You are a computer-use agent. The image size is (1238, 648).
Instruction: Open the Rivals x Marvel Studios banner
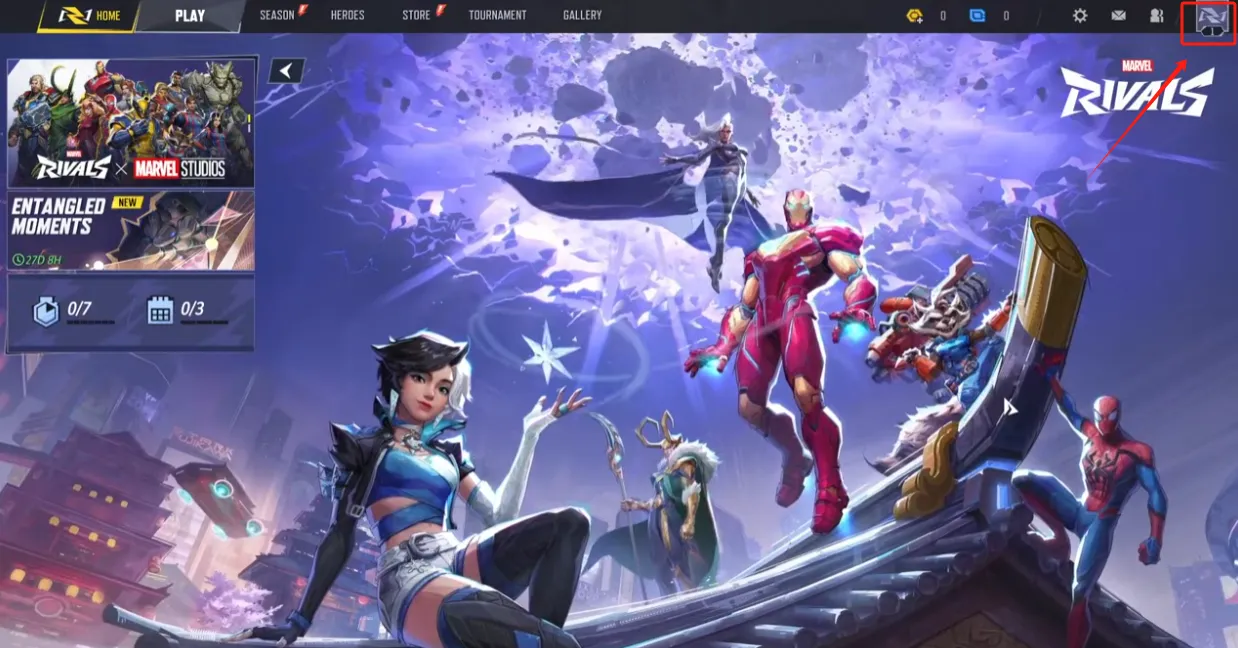click(x=131, y=122)
